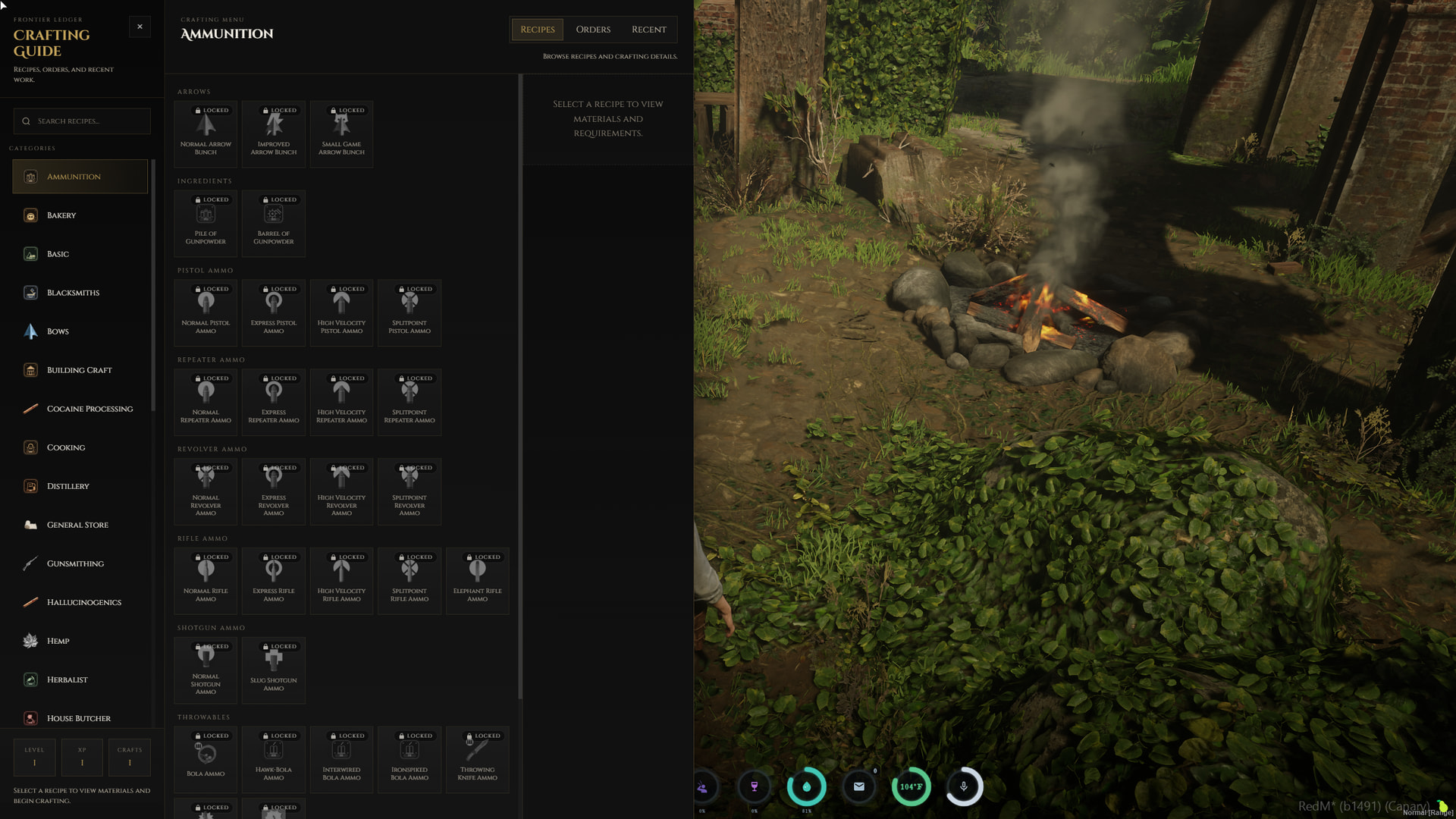The image size is (1456, 819).
Task: Open the Recent tab
Action: pos(649,30)
